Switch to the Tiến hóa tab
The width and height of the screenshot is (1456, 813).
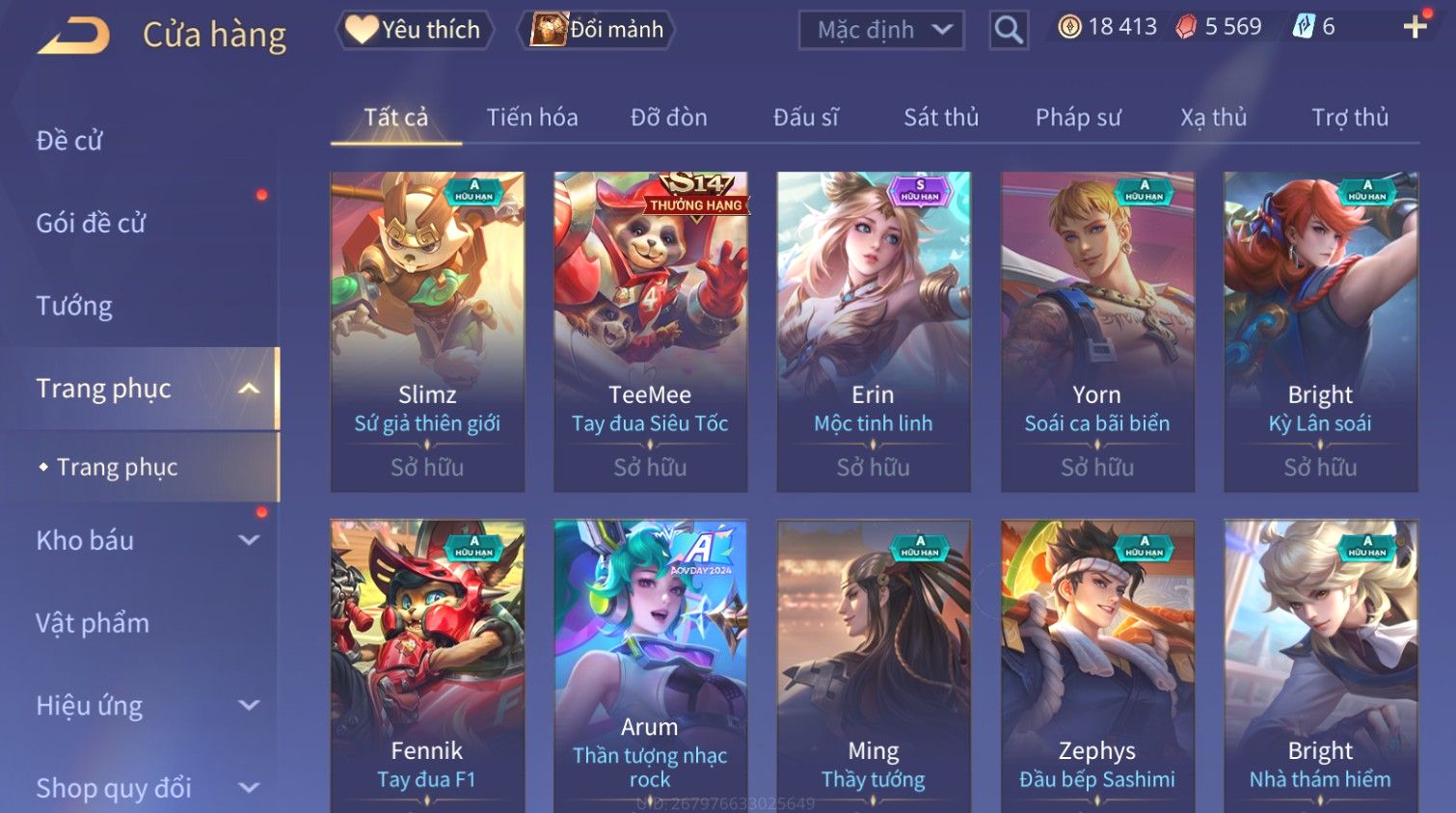532,118
